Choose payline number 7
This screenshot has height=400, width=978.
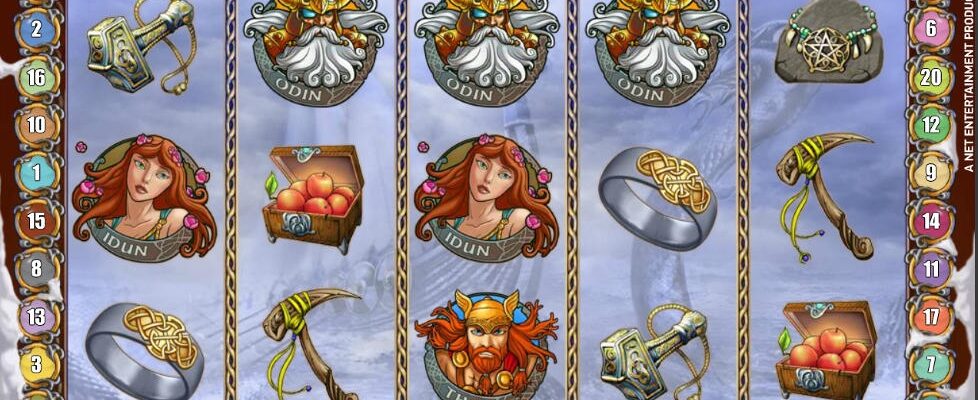[931, 364]
